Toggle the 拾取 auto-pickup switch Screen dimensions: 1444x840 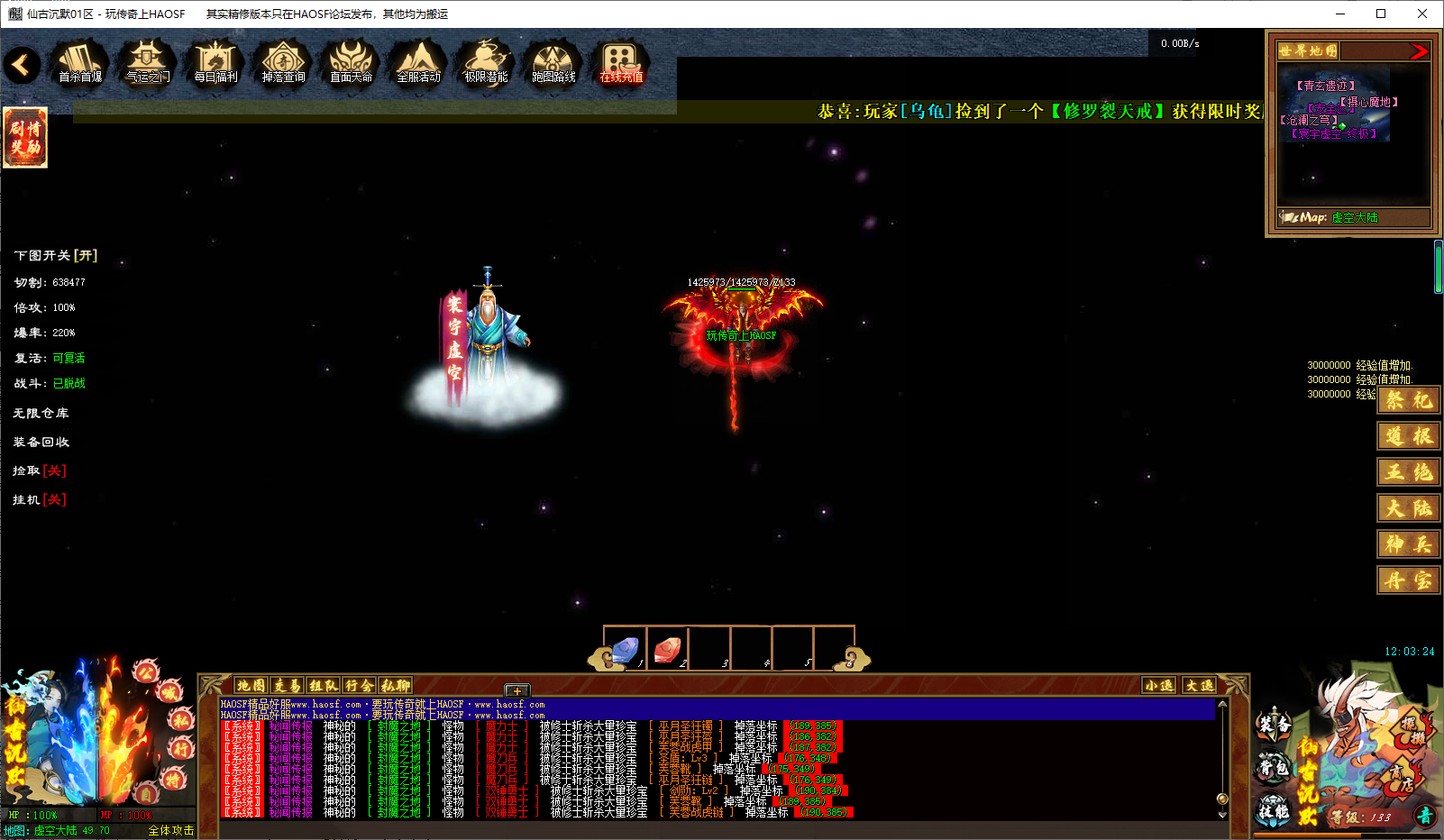[54, 470]
